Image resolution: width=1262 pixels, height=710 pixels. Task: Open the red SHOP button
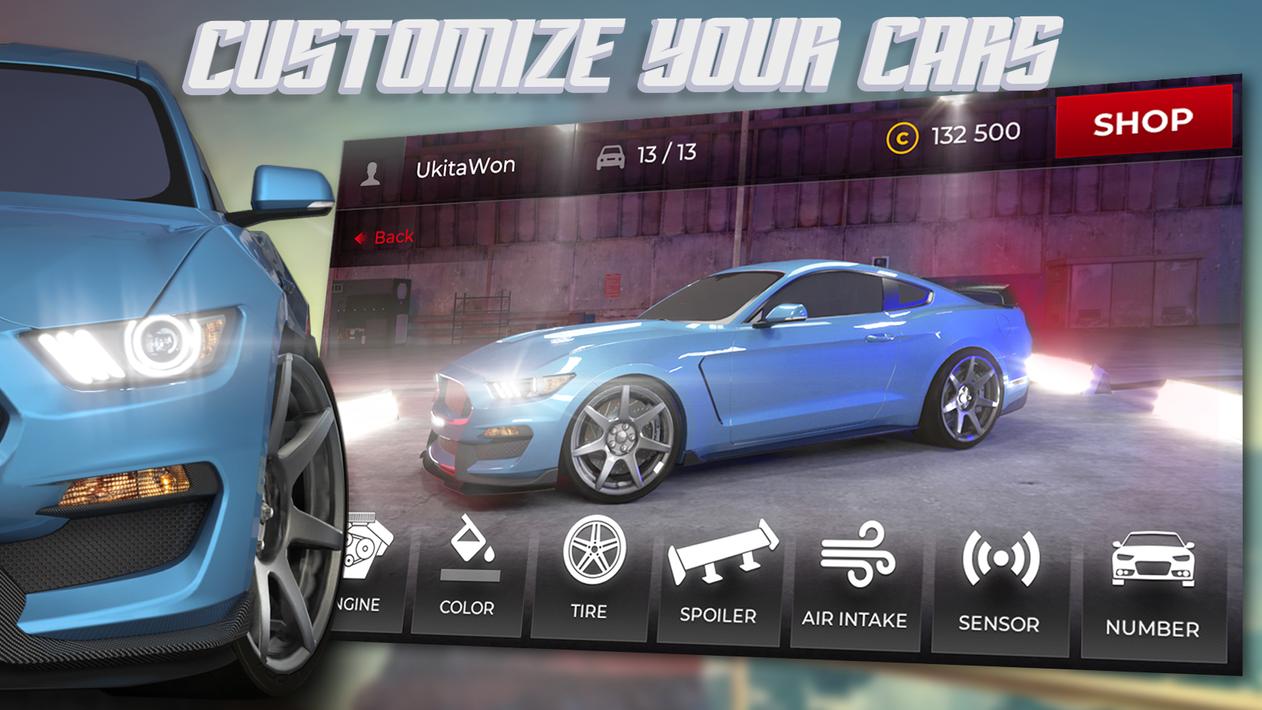1143,122
